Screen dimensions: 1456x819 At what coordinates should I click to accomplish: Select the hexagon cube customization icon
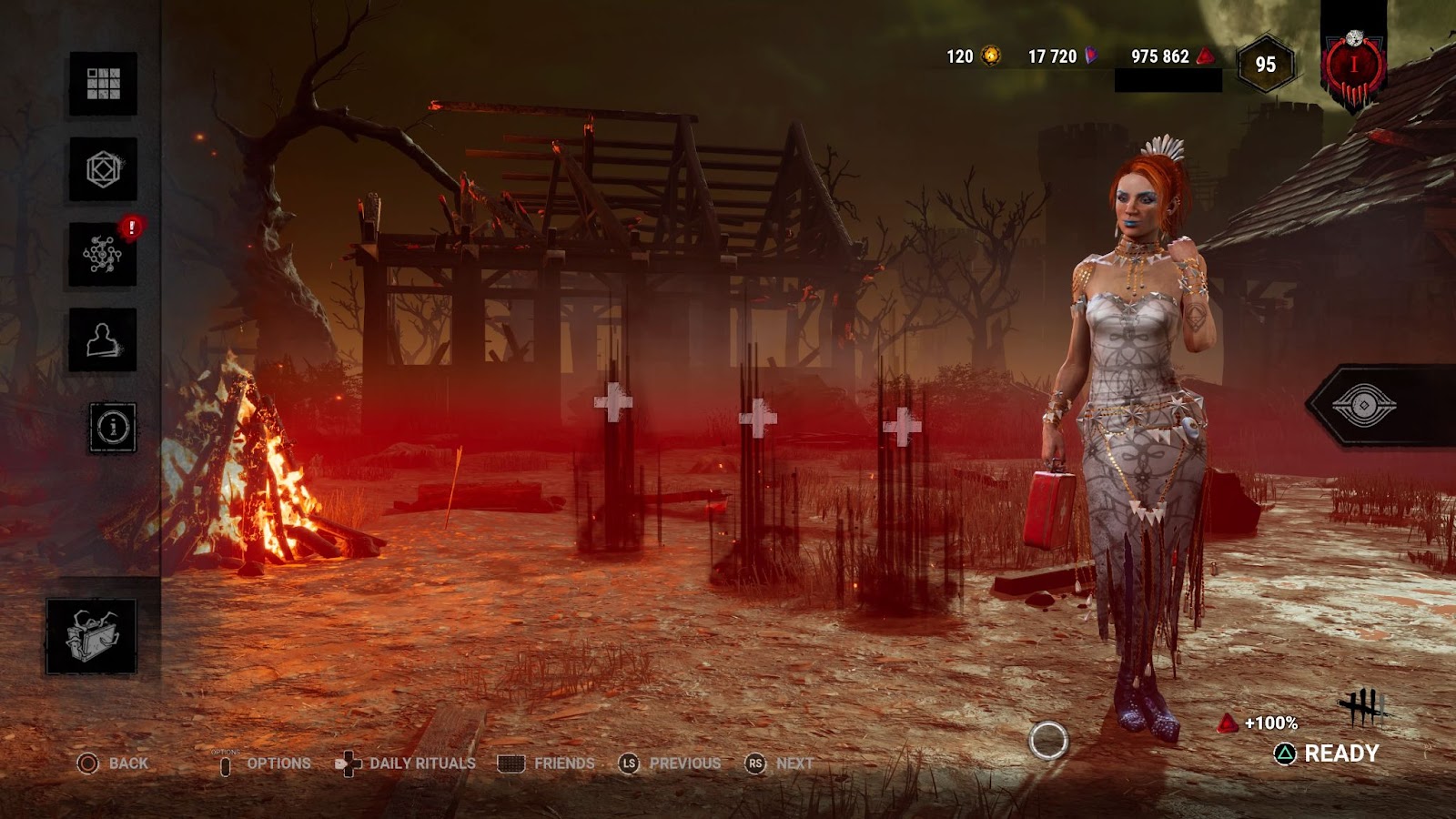pos(103,169)
